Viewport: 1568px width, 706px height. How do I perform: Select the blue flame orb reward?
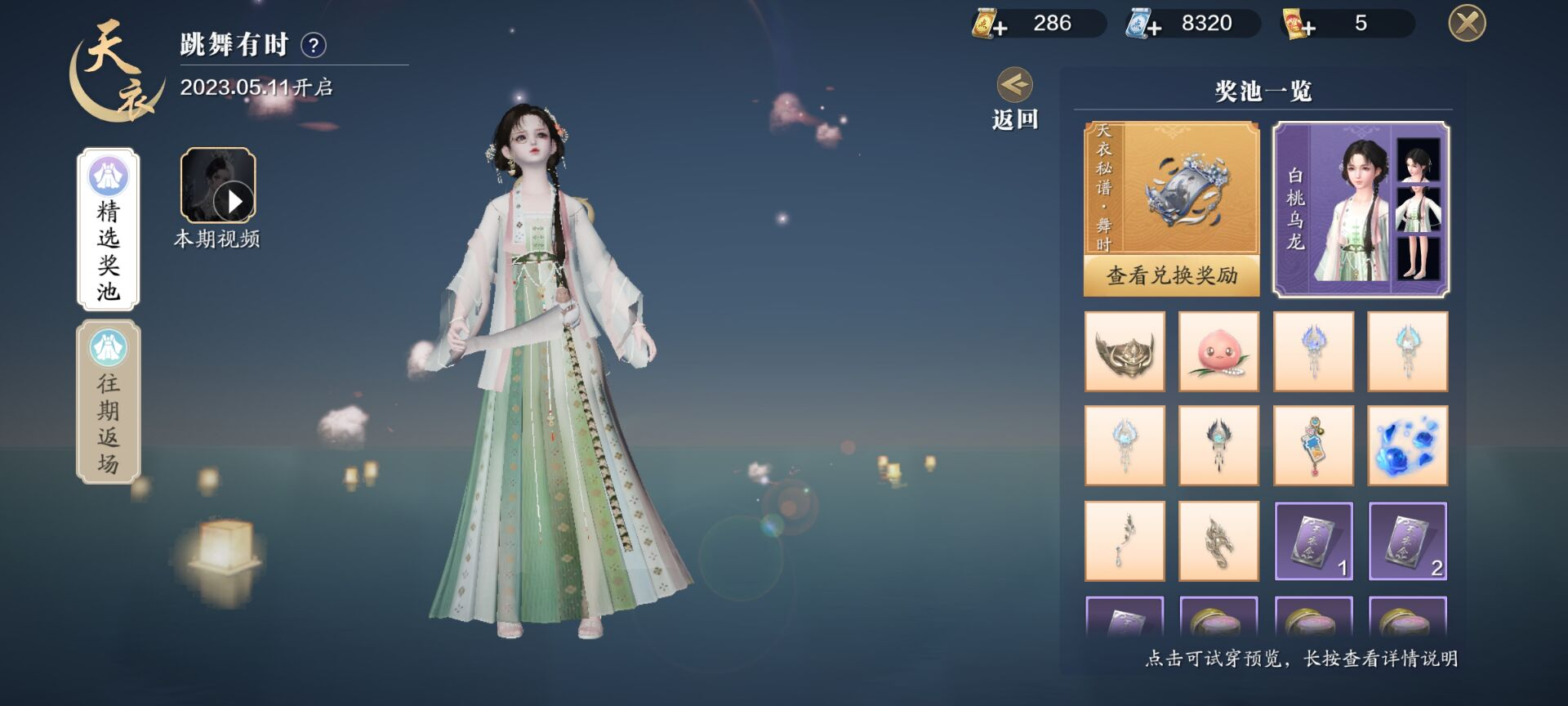click(x=1407, y=446)
